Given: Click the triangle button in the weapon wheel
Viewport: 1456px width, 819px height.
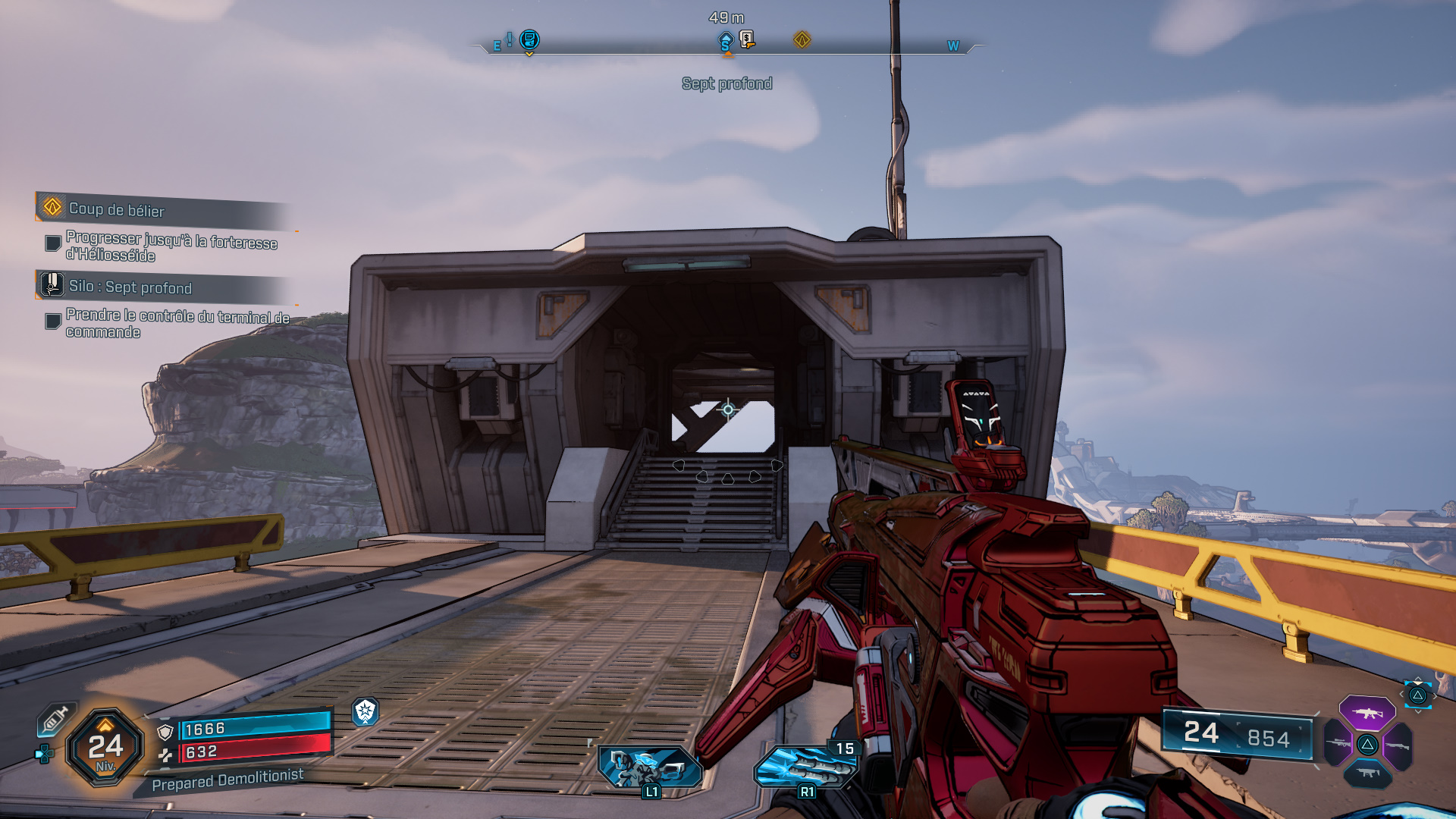Looking at the screenshot, I should point(1367,745).
